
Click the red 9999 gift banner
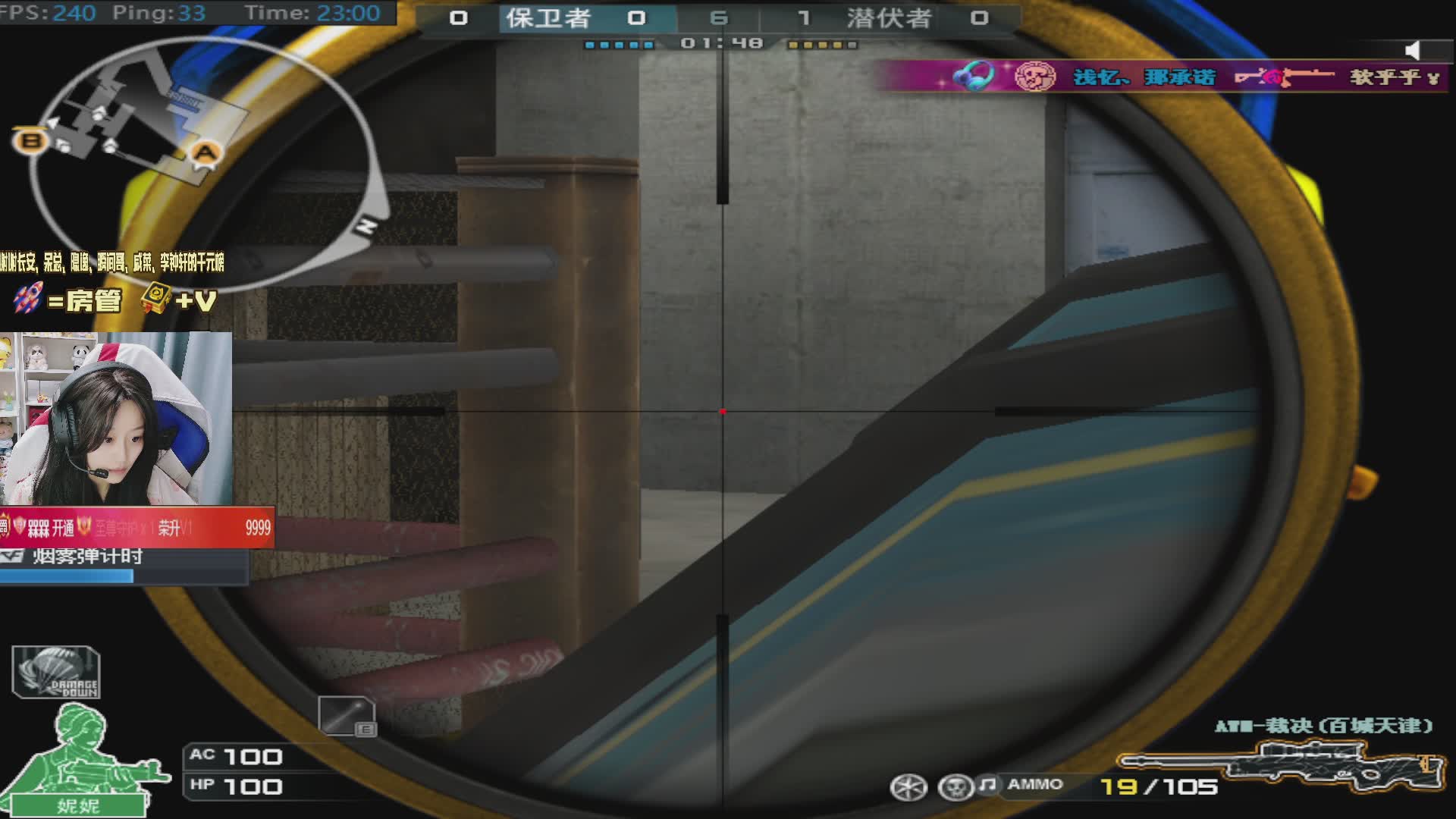click(x=136, y=528)
